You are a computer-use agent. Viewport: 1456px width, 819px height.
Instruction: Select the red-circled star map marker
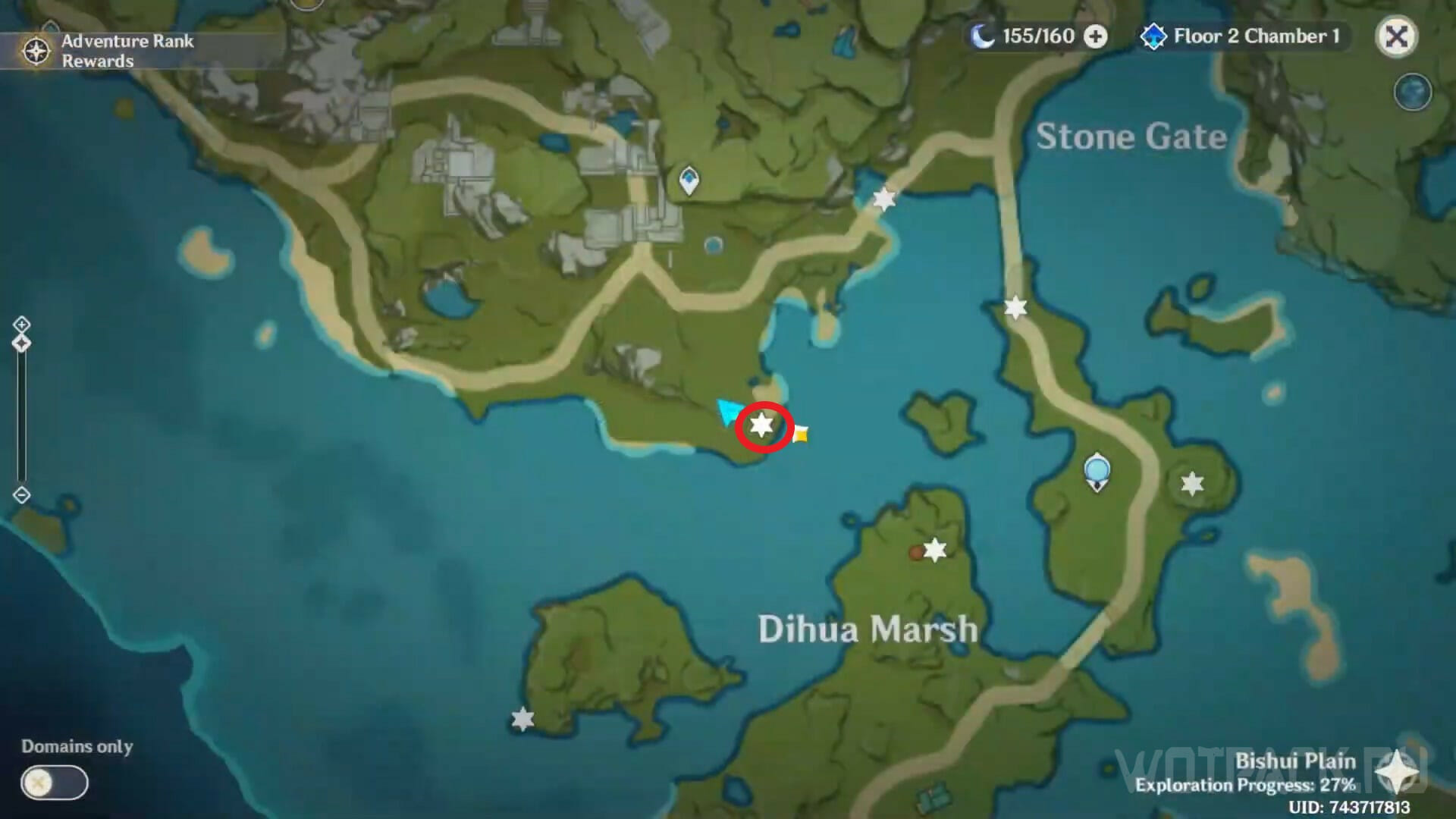click(x=762, y=425)
